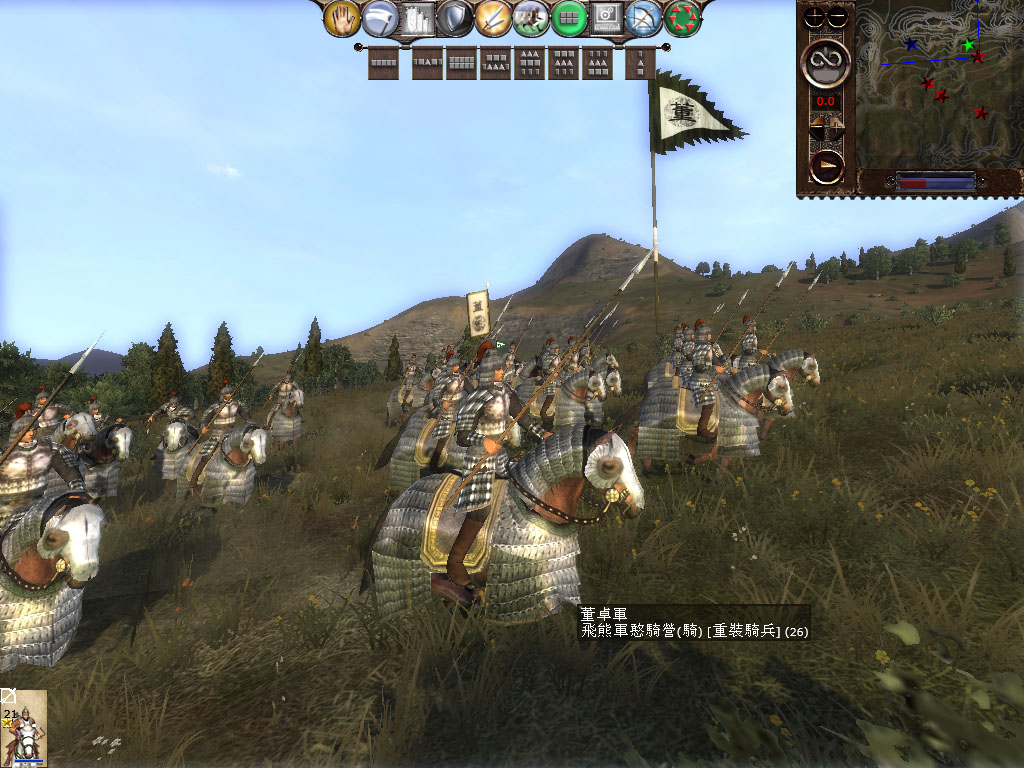
Task: Toggle the running soldier run mode
Action: tap(531, 18)
